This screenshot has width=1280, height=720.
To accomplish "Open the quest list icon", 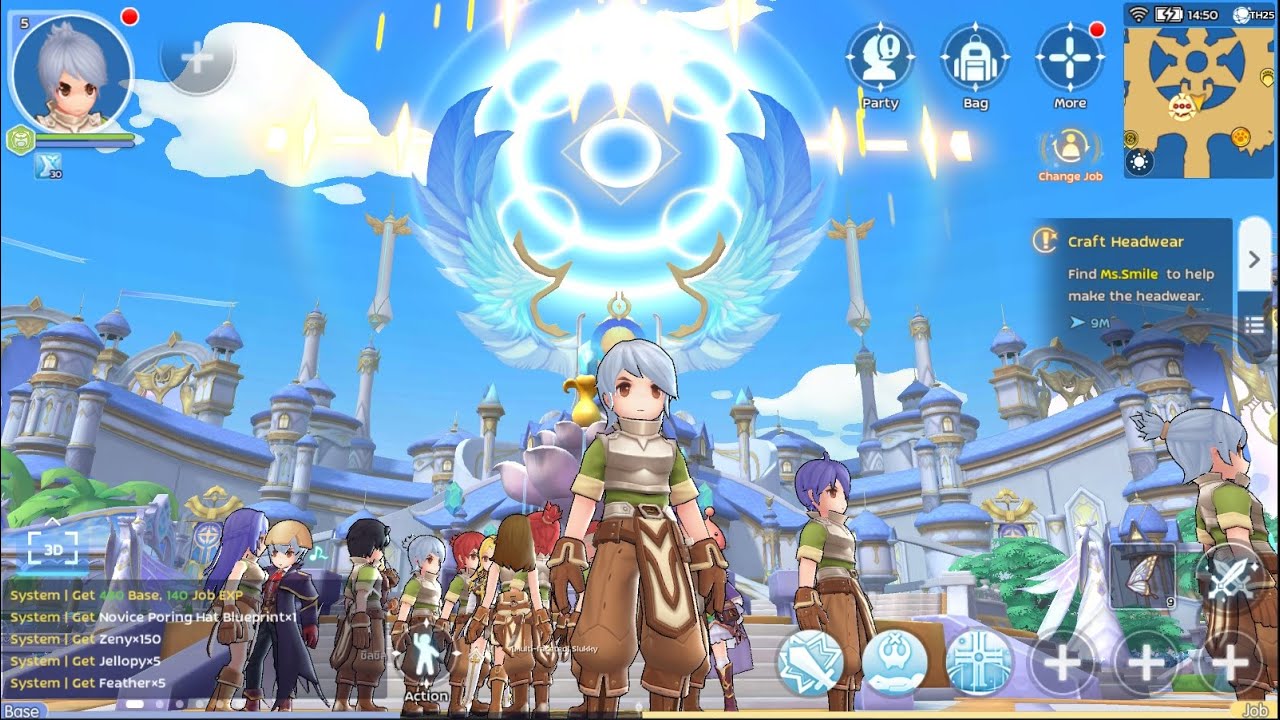I will point(1254,324).
